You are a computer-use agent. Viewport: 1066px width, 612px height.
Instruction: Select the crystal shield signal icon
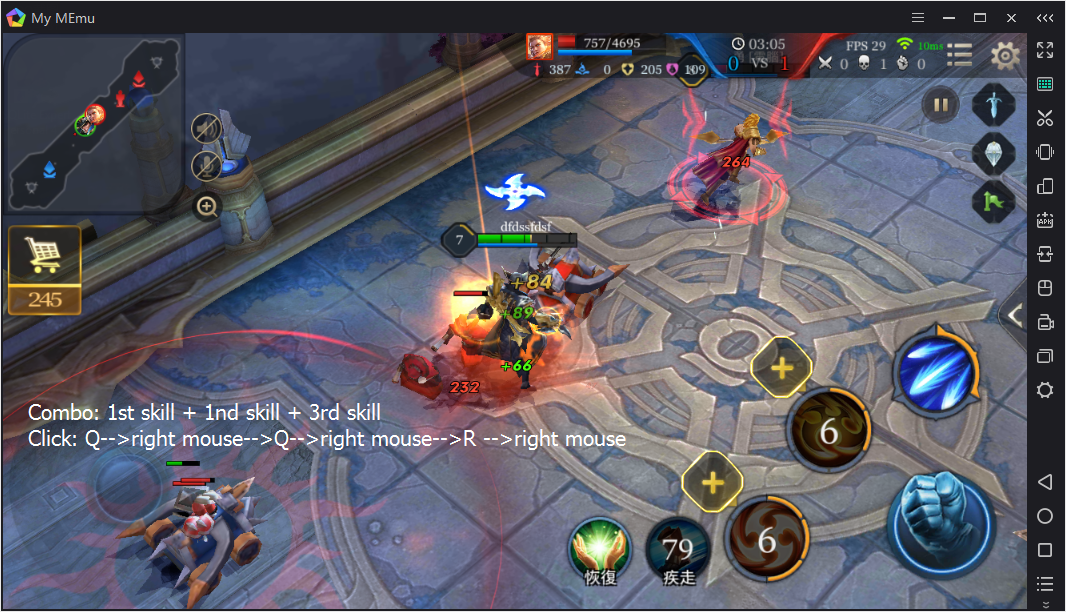994,153
